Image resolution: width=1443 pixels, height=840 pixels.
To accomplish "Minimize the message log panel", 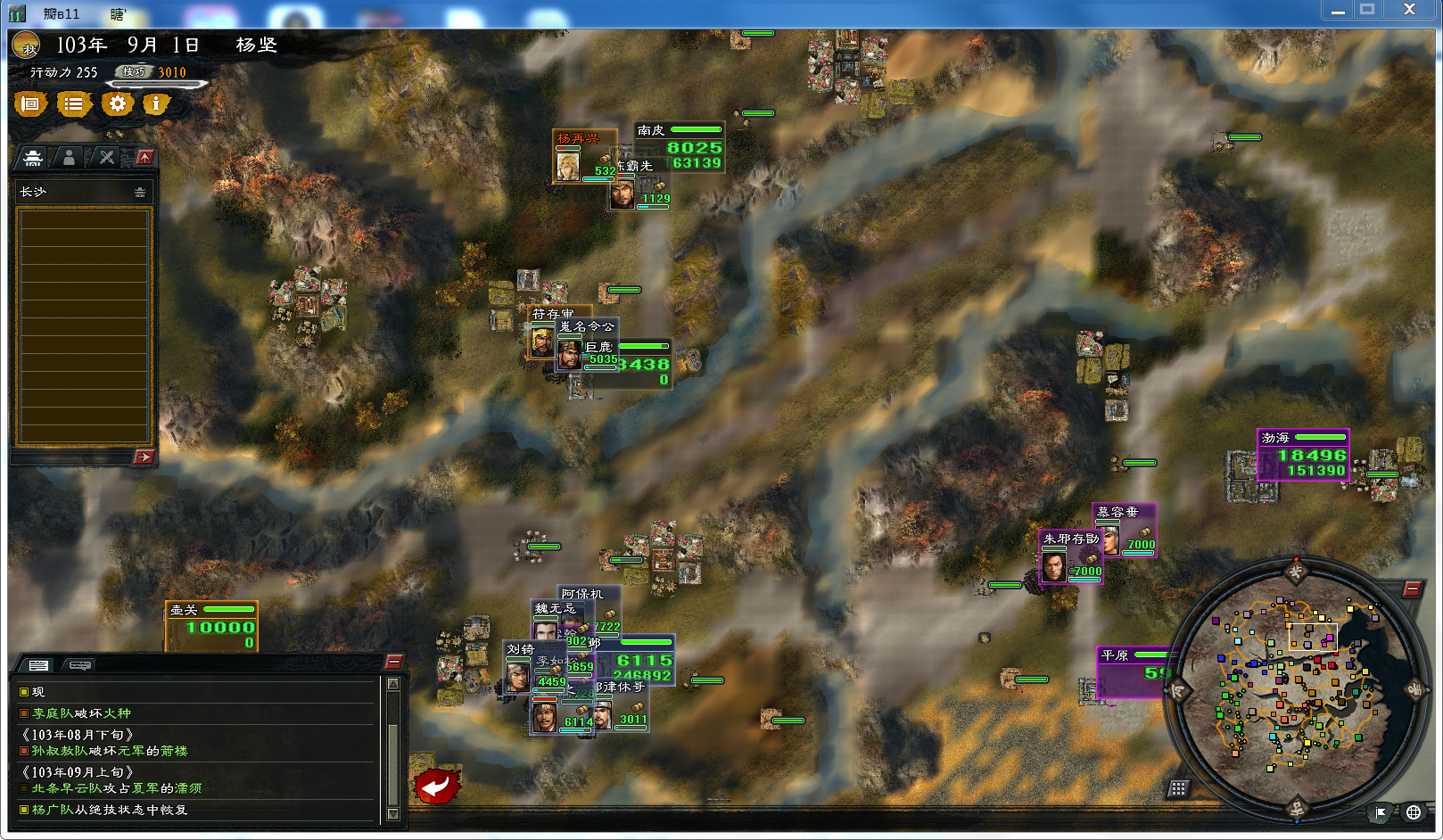I will click(393, 662).
